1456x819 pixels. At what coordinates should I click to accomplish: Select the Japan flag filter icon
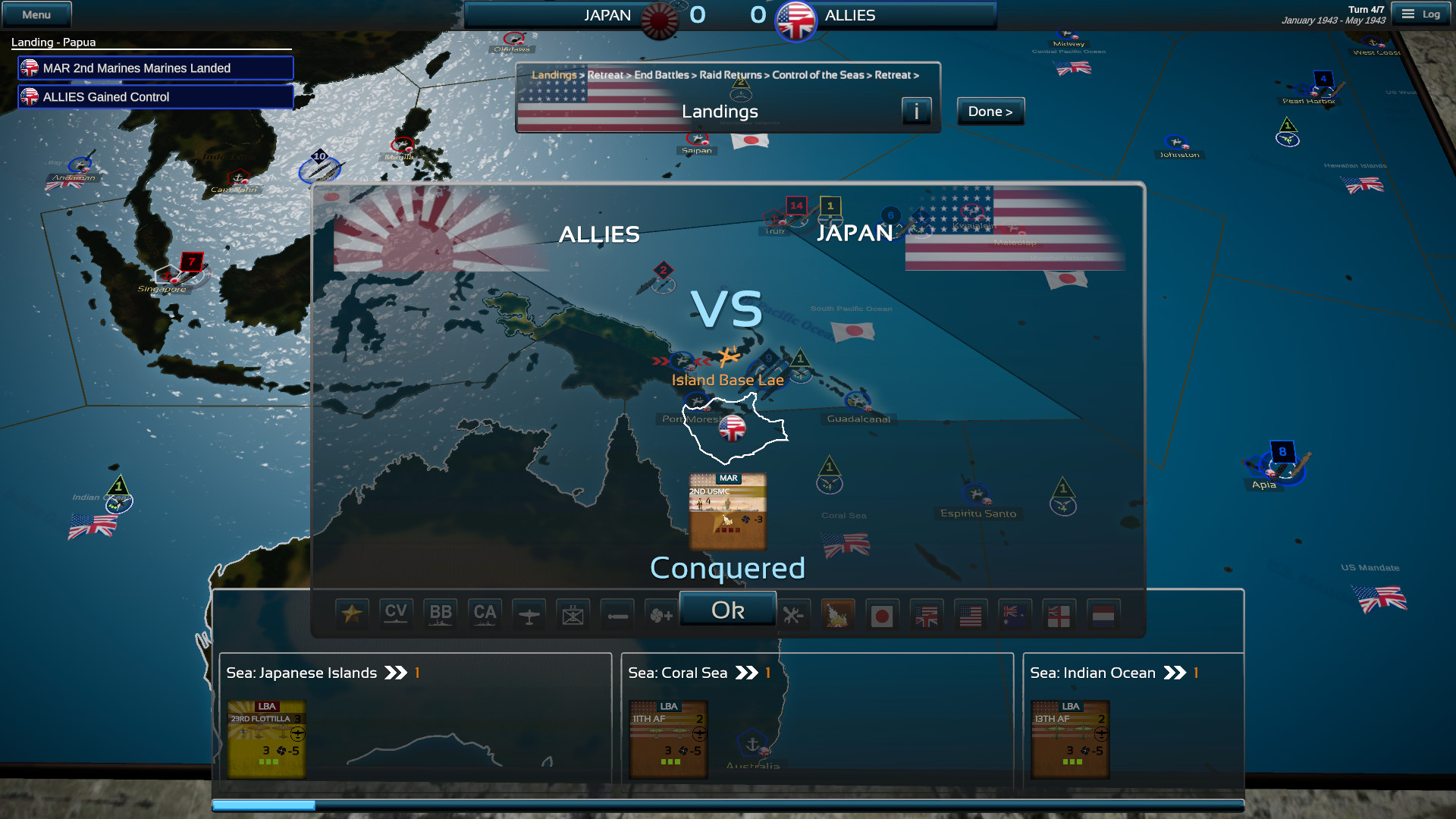tap(881, 613)
